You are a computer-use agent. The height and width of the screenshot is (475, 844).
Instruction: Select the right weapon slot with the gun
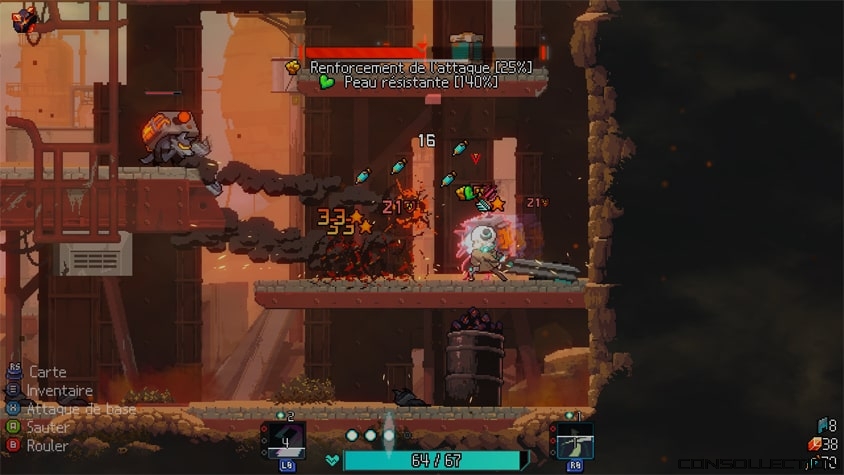pos(574,439)
